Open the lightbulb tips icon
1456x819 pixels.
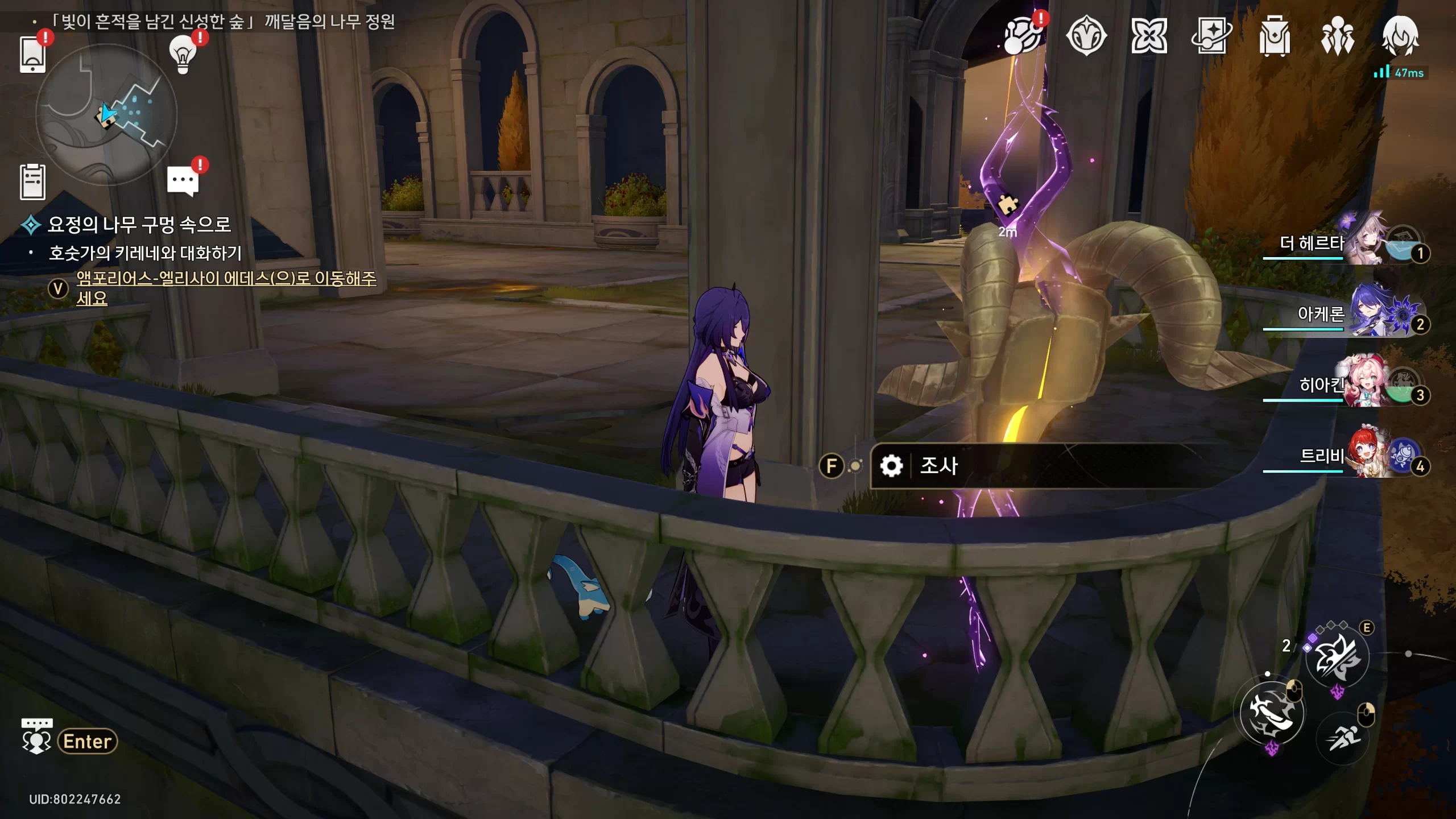tap(183, 55)
